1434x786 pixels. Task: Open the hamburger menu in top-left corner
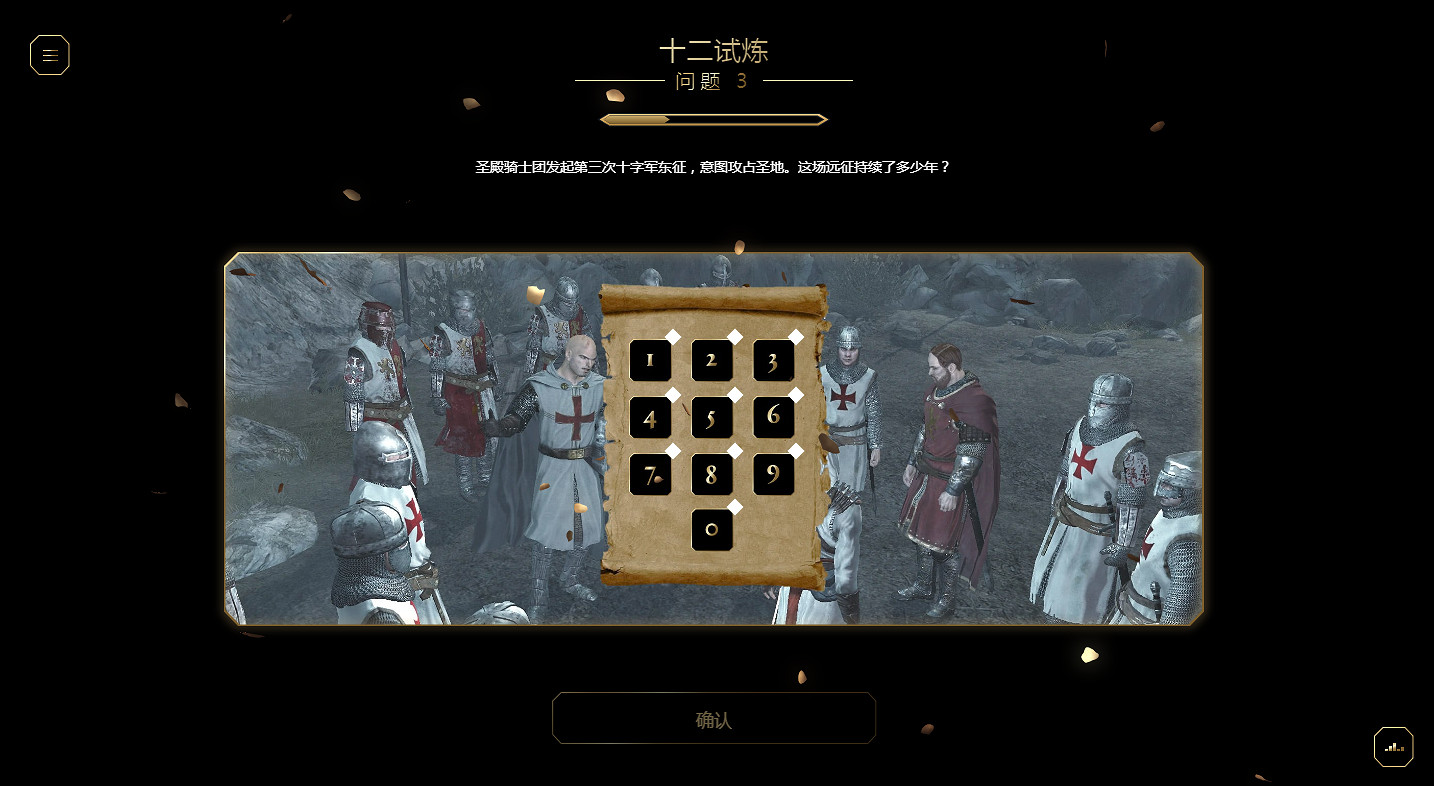point(49,55)
